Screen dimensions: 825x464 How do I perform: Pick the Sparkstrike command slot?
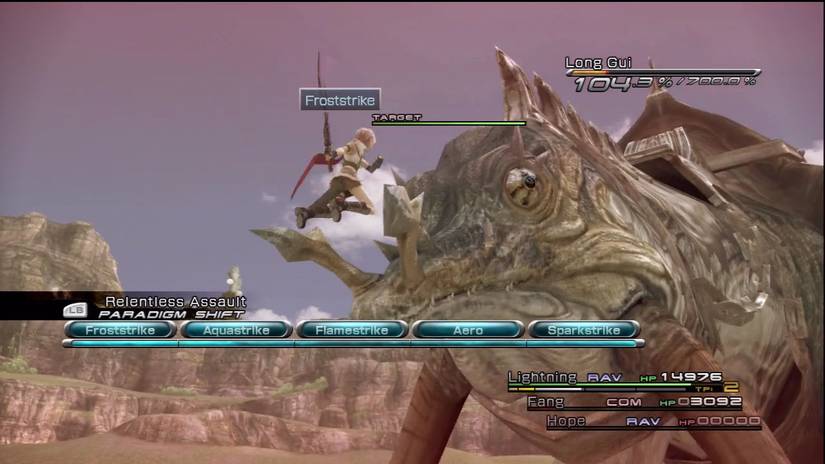584,329
